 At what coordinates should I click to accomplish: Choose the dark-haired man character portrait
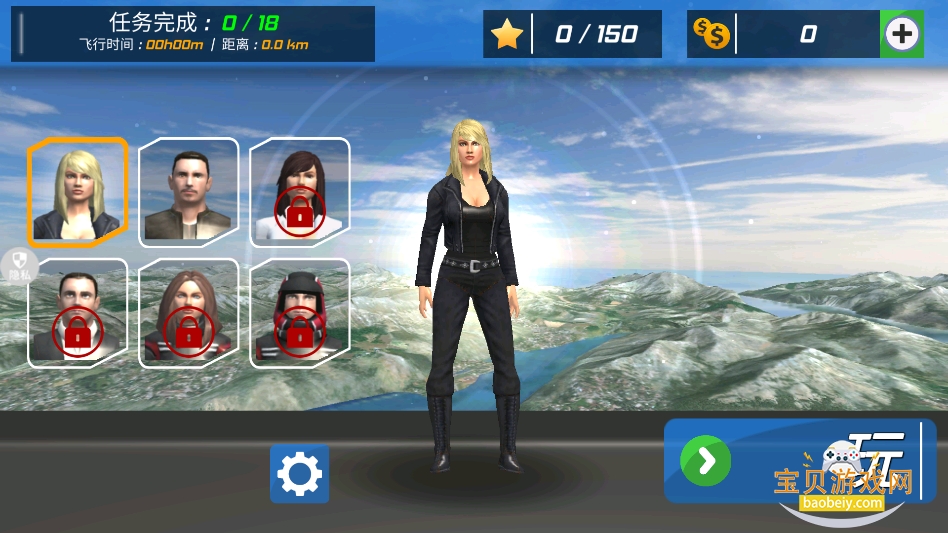click(188, 191)
